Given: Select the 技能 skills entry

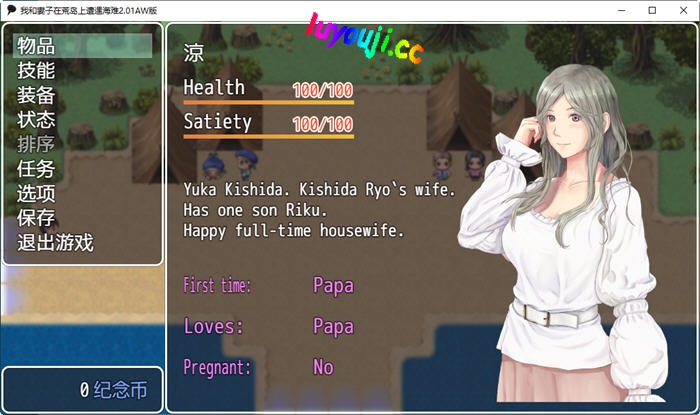Looking at the screenshot, I should (37, 71).
